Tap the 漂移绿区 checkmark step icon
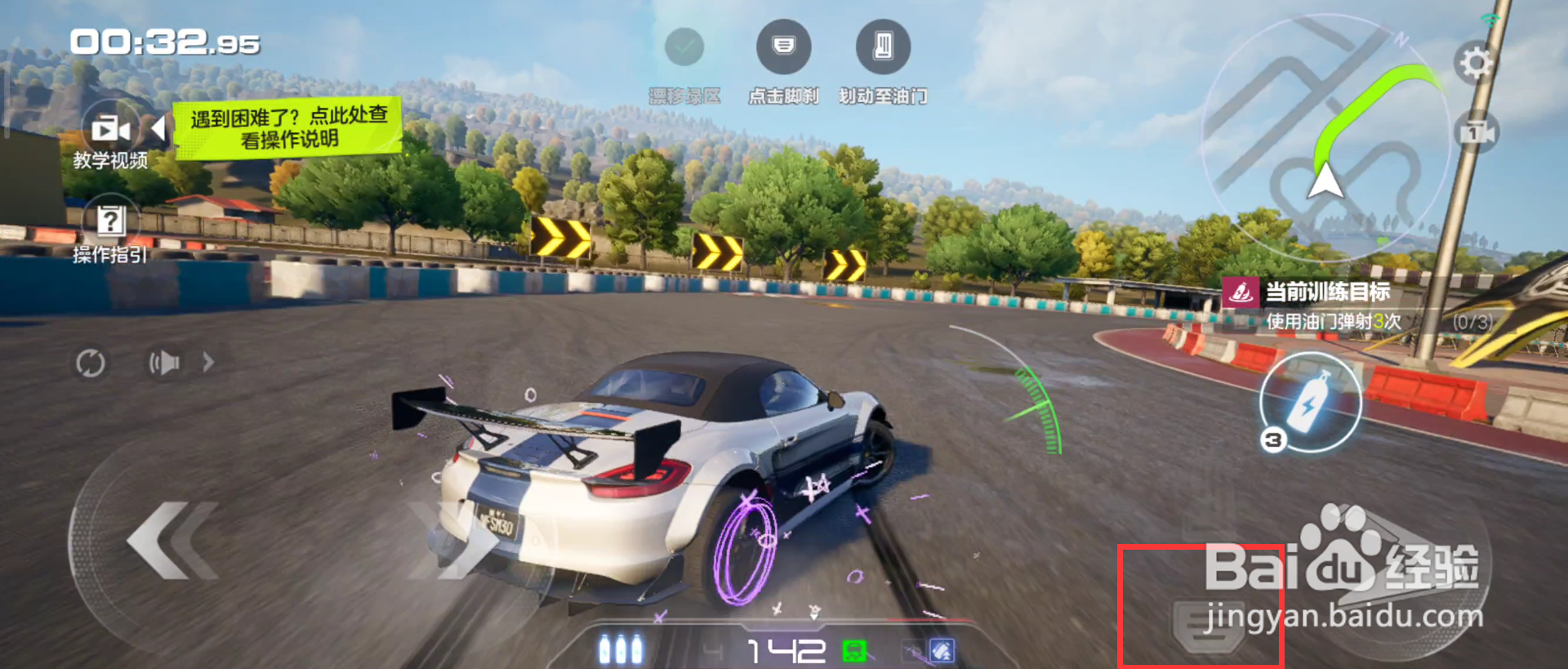 pos(684,47)
